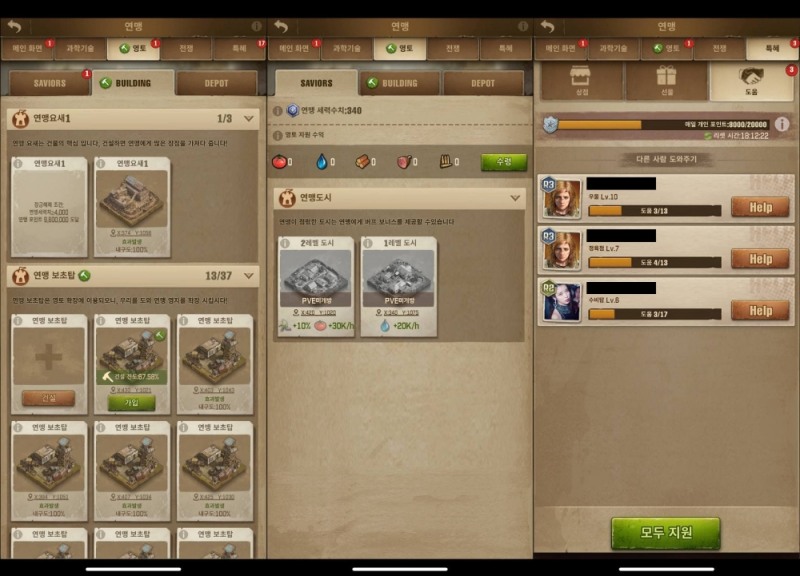Choose the 1레벨 도시 city card
800x576 pixels.
(399, 286)
